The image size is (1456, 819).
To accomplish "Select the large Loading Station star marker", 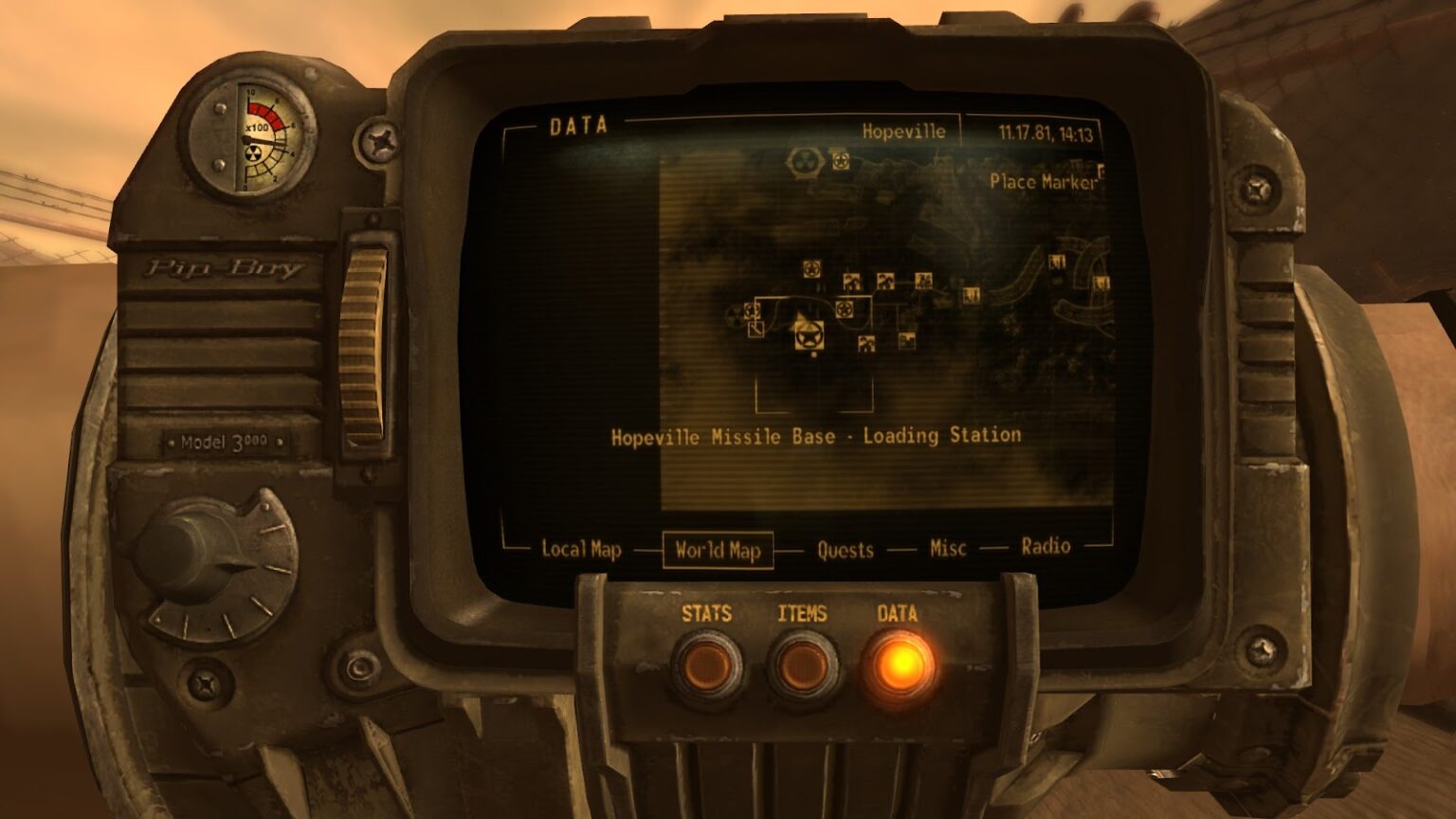I will [x=809, y=337].
